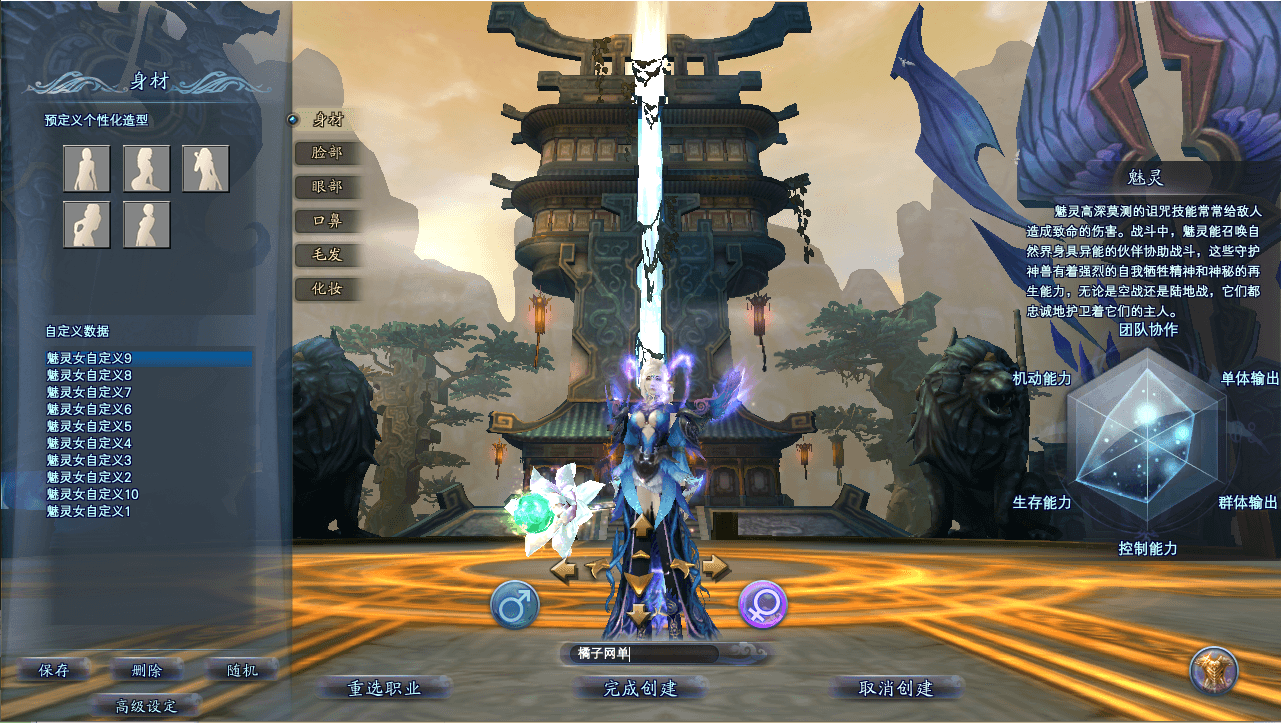Cancel with 取消创建 button
The height and width of the screenshot is (723, 1281).
coord(896,688)
